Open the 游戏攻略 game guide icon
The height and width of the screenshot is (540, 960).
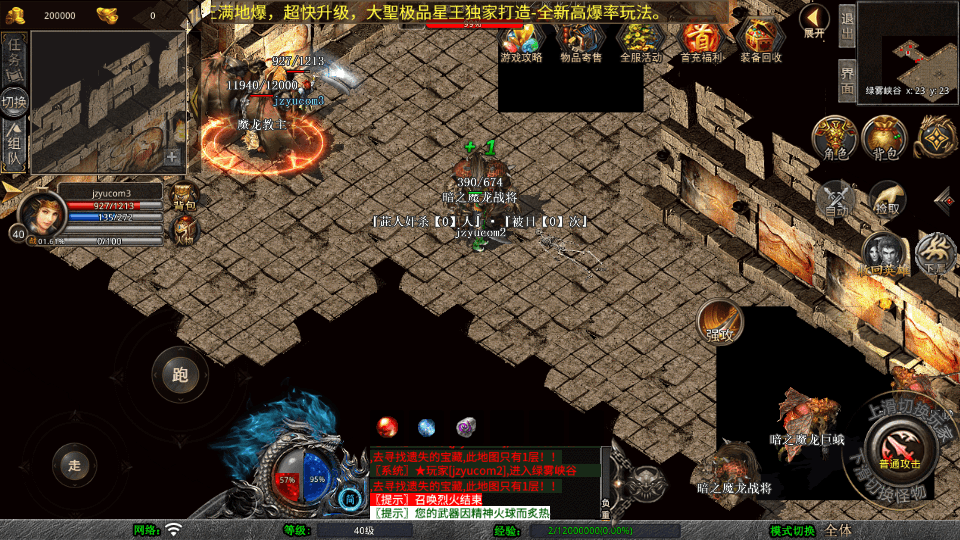click(521, 38)
